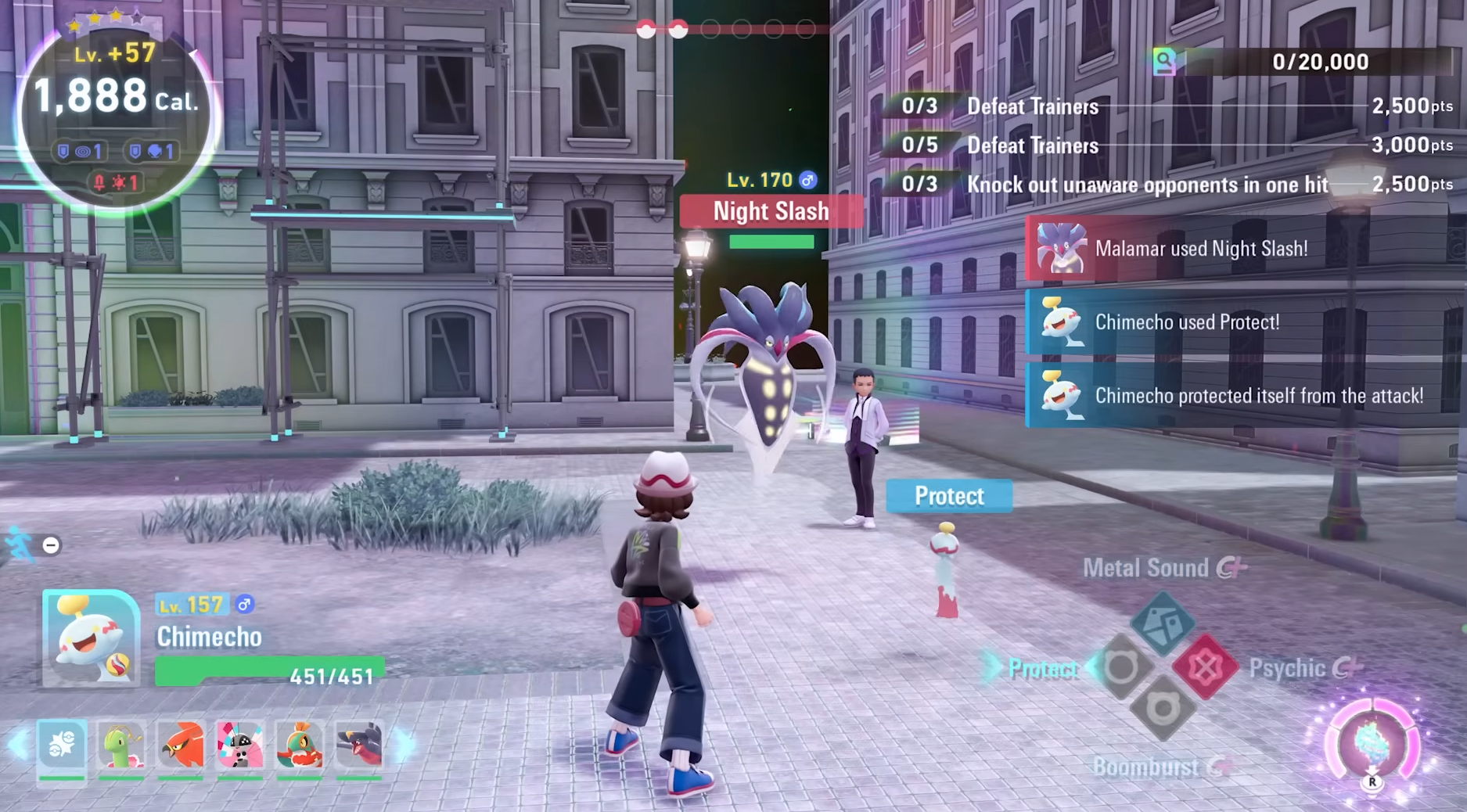The height and width of the screenshot is (812, 1467).
Task: Pick the pink fan Pokémon party slot
Action: (x=240, y=746)
